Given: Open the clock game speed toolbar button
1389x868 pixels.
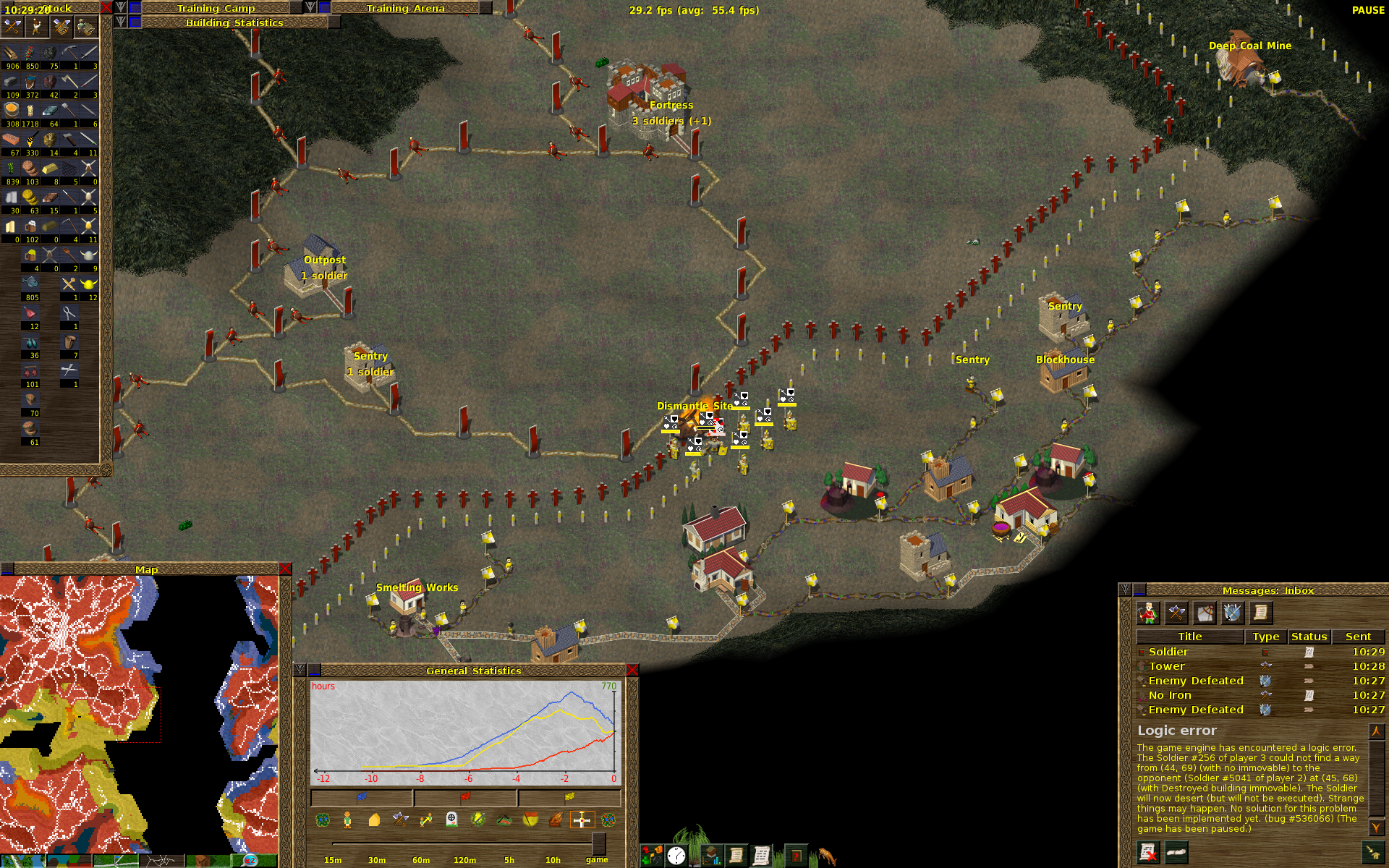Looking at the screenshot, I should 676,856.
